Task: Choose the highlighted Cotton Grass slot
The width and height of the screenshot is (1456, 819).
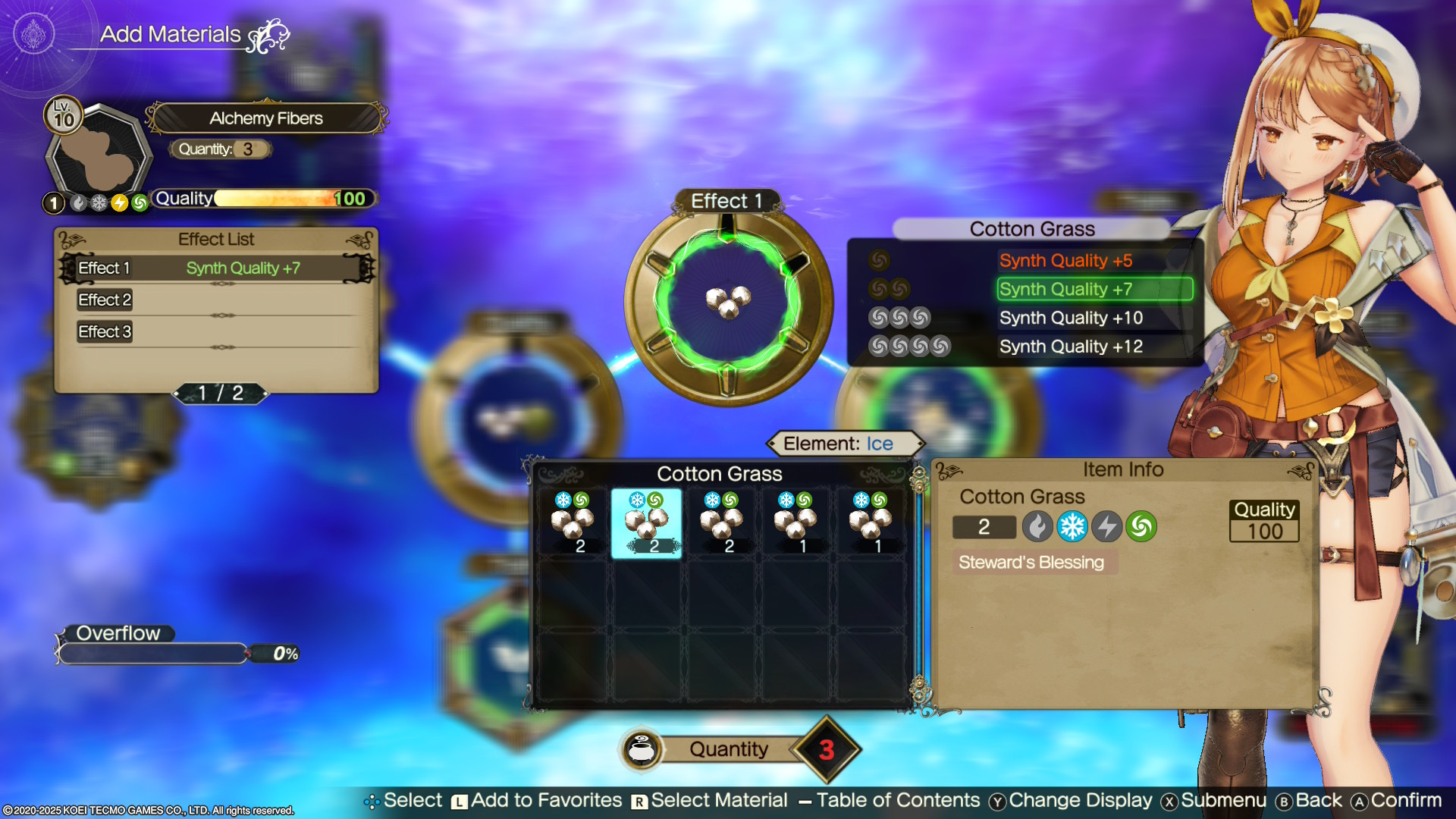Action: [646, 523]
